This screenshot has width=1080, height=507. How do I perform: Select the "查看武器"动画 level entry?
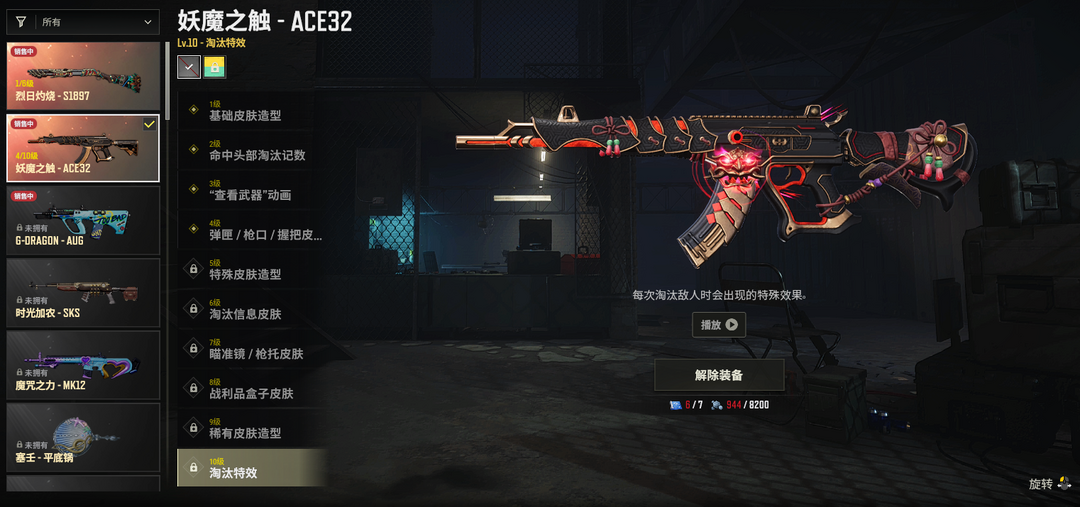(252, 190)
